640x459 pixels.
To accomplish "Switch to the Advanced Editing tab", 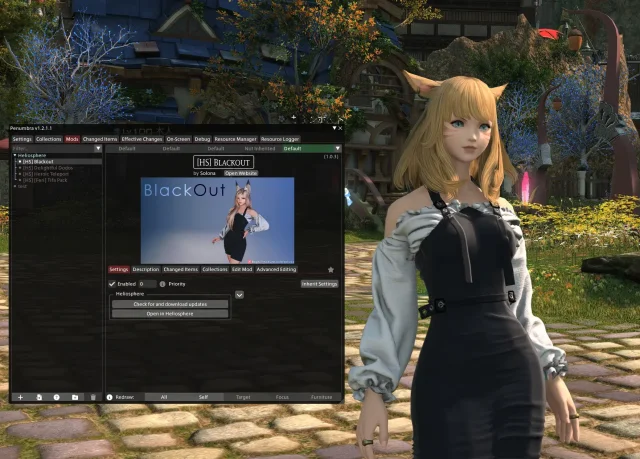I will [276, 269].
